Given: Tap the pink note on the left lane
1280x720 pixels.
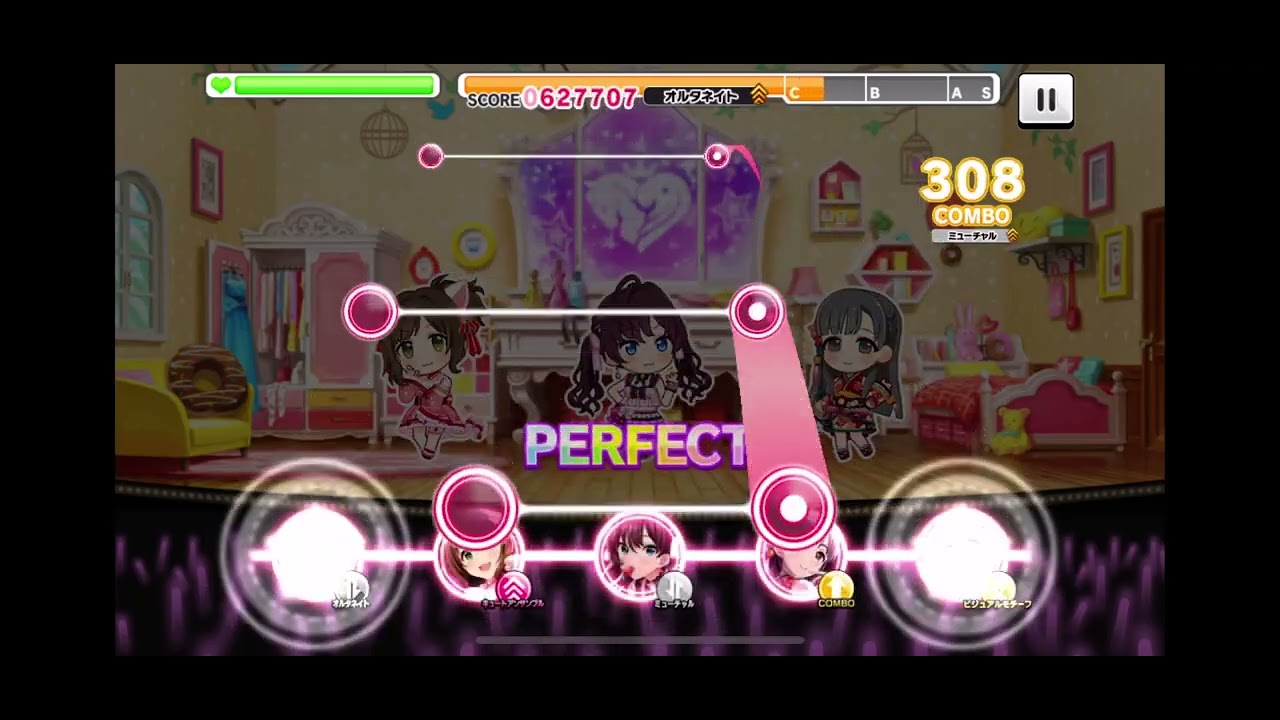Looking at the screenshot, I should pyautogui.click(x=372, y=311).
